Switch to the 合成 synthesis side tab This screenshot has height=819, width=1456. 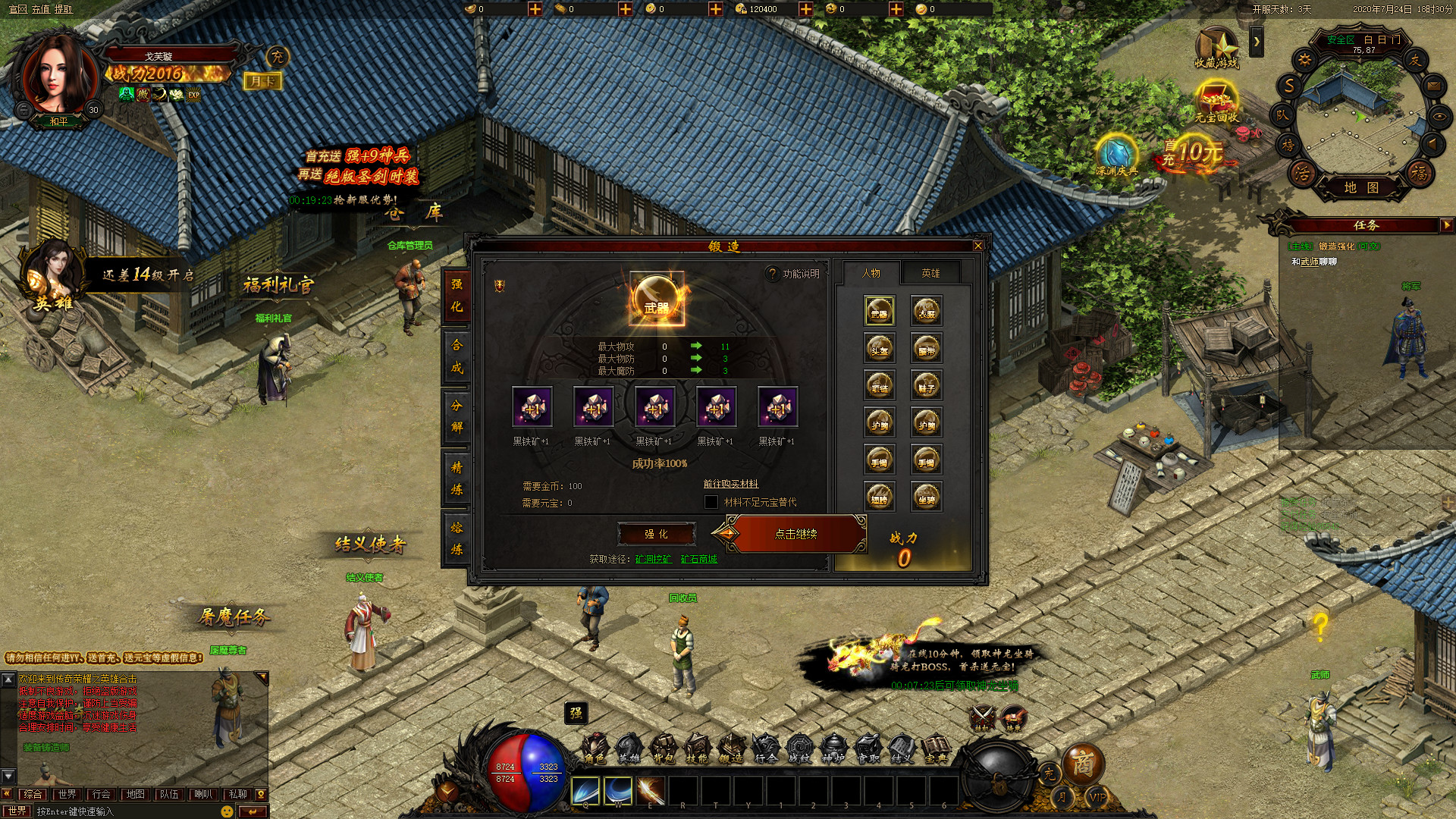pyautogui.click(x=457, y=356)
